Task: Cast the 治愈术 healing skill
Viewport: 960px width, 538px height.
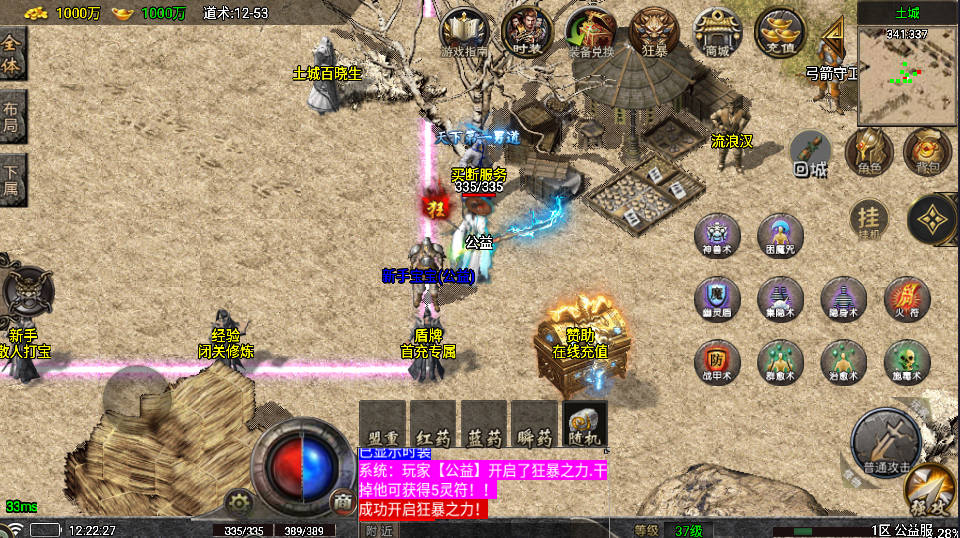Action: [843, 361]
